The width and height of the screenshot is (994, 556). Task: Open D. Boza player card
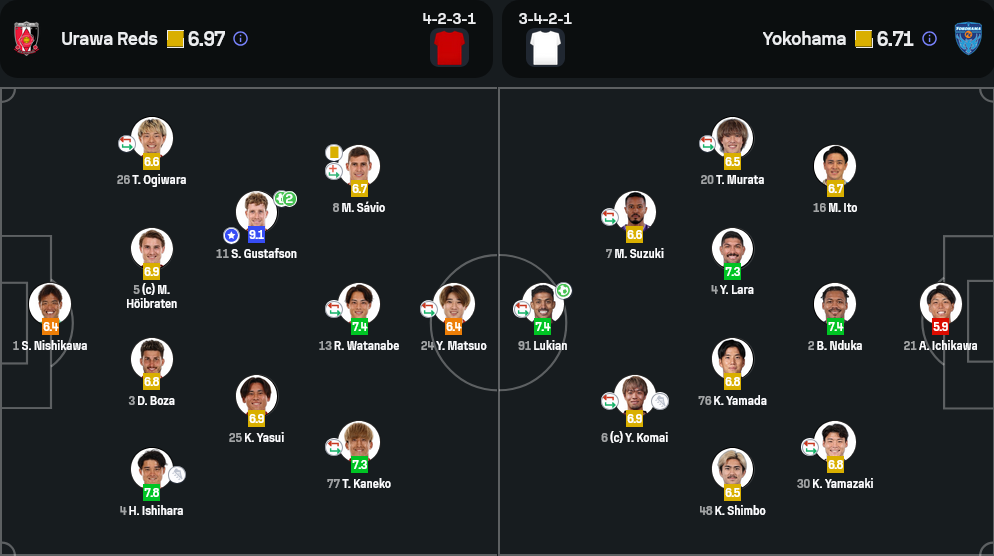point(152,359)
